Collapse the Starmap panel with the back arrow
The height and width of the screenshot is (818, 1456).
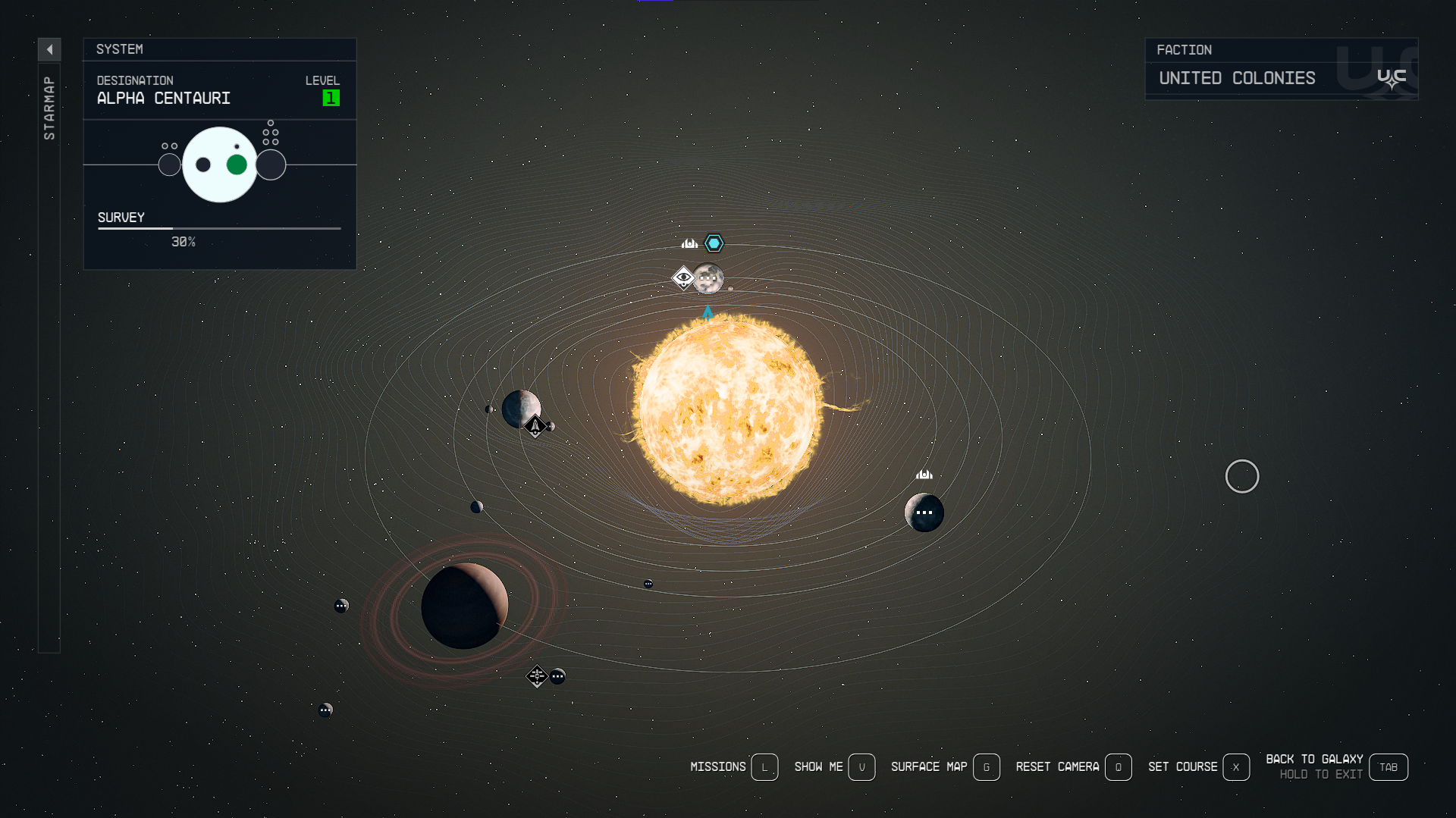click(49, 49)
